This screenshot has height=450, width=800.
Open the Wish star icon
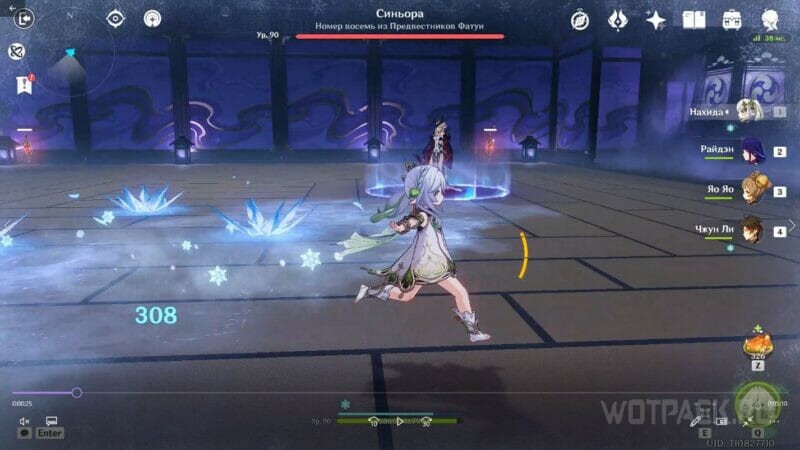coord(656,19)
